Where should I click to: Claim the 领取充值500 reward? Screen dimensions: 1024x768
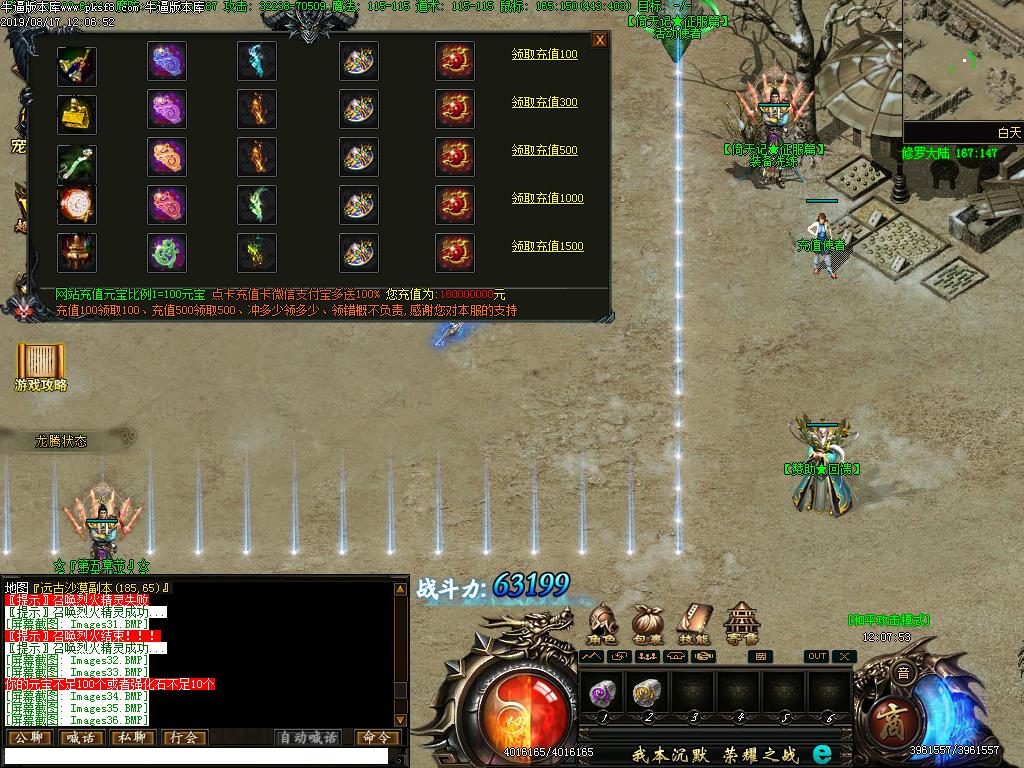[545, 150]
